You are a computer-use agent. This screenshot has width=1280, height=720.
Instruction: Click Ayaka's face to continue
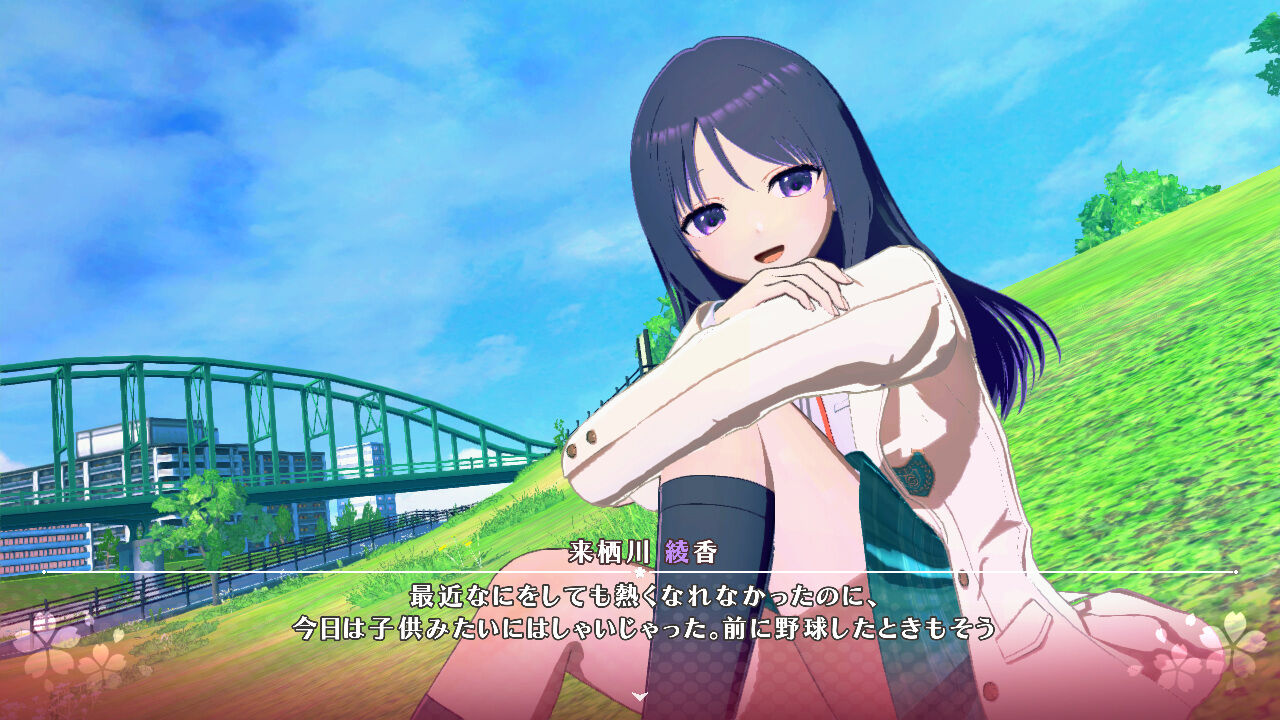click(x=755, y=215)
